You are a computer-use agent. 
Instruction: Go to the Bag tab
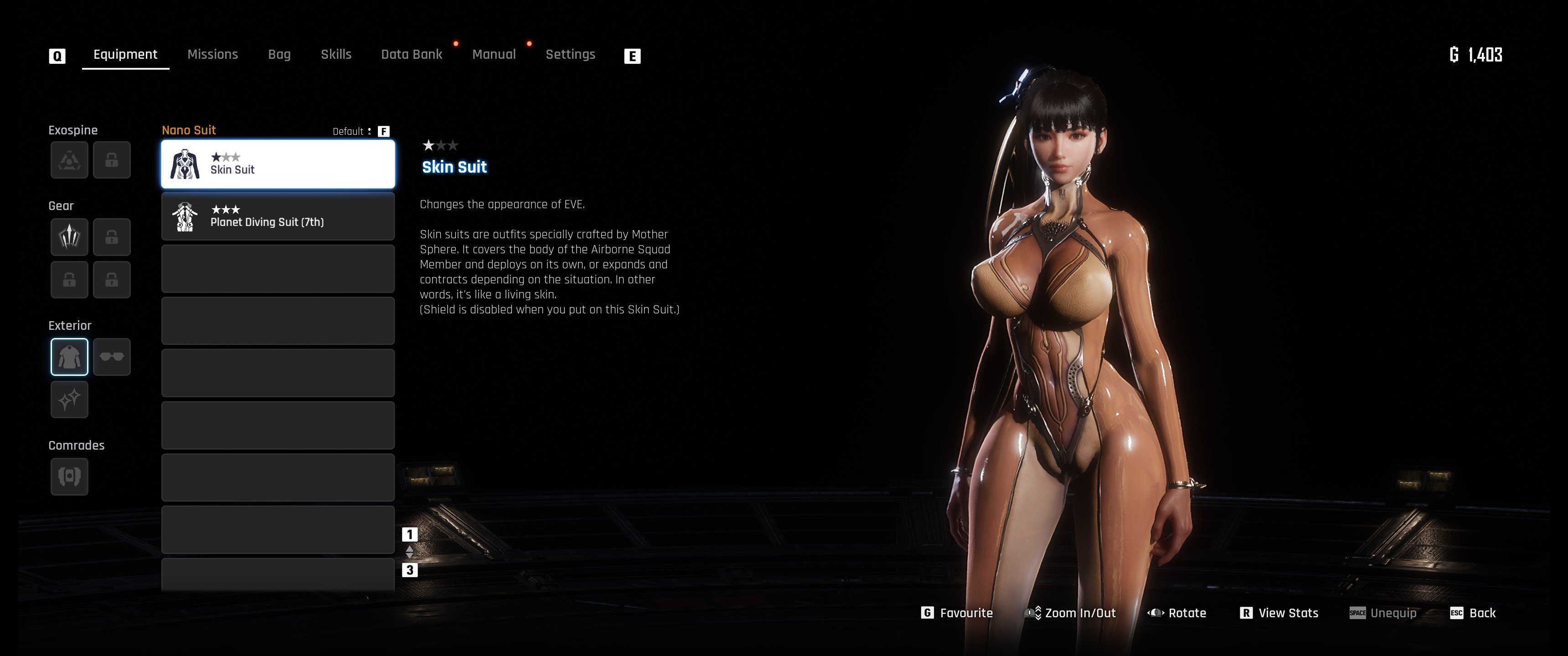279,54
